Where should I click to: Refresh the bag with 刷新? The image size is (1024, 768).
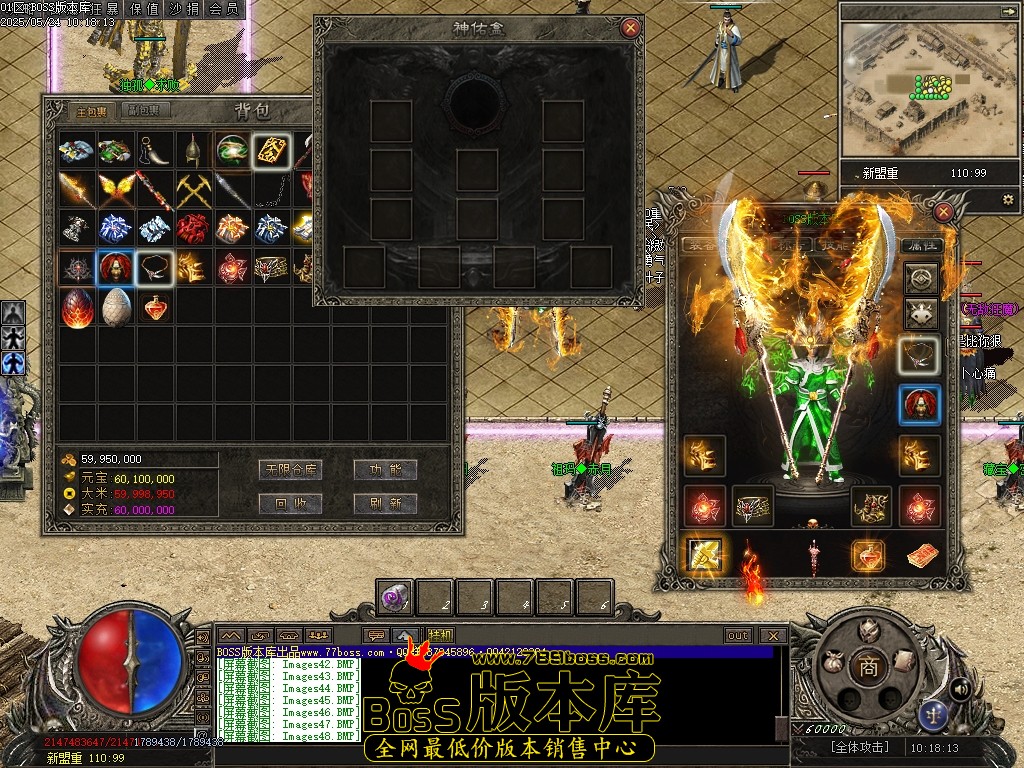point(385,503)
